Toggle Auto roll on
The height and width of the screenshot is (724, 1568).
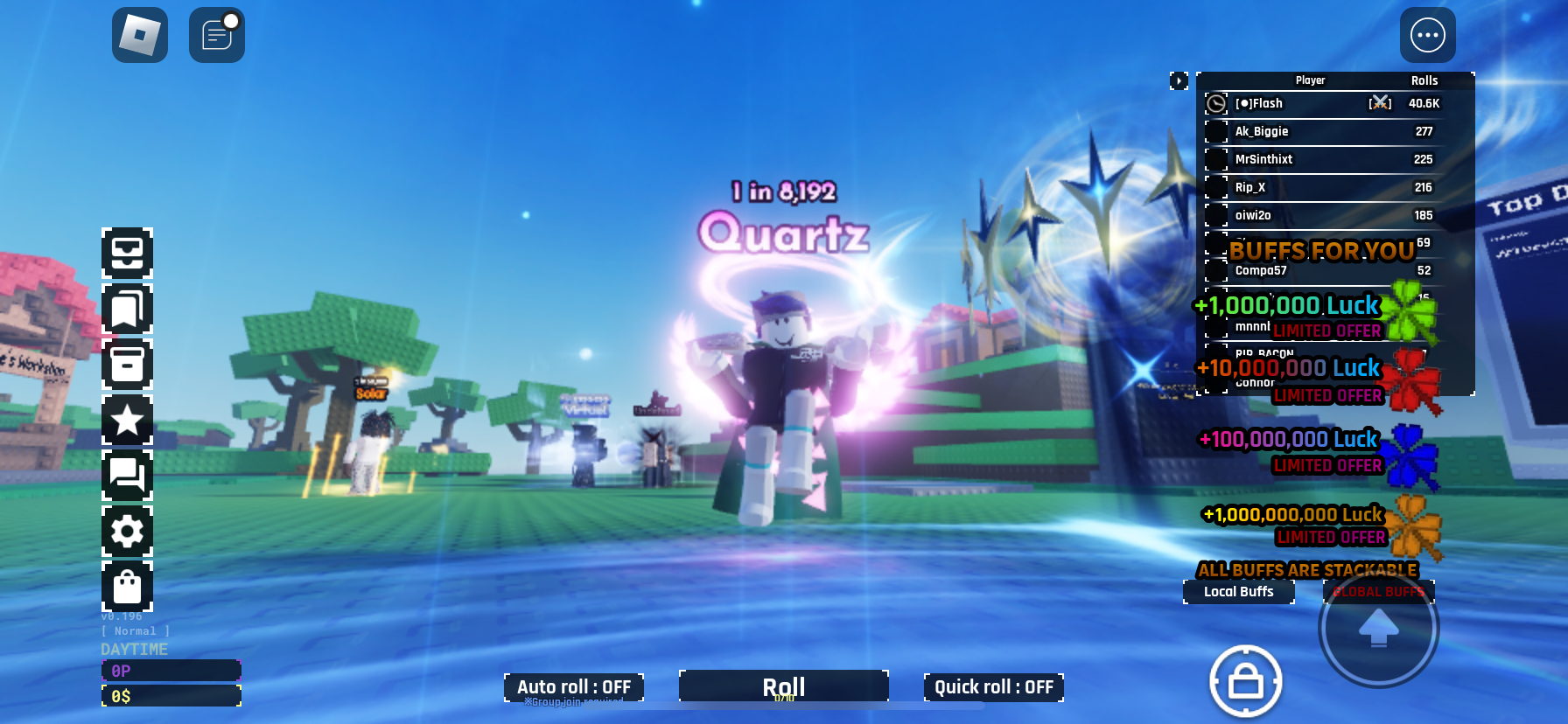[573, 687]
